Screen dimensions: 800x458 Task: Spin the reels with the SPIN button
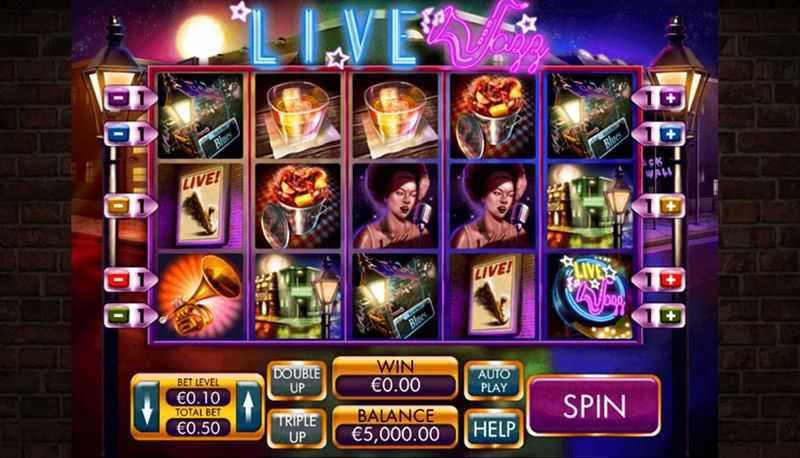594,405
